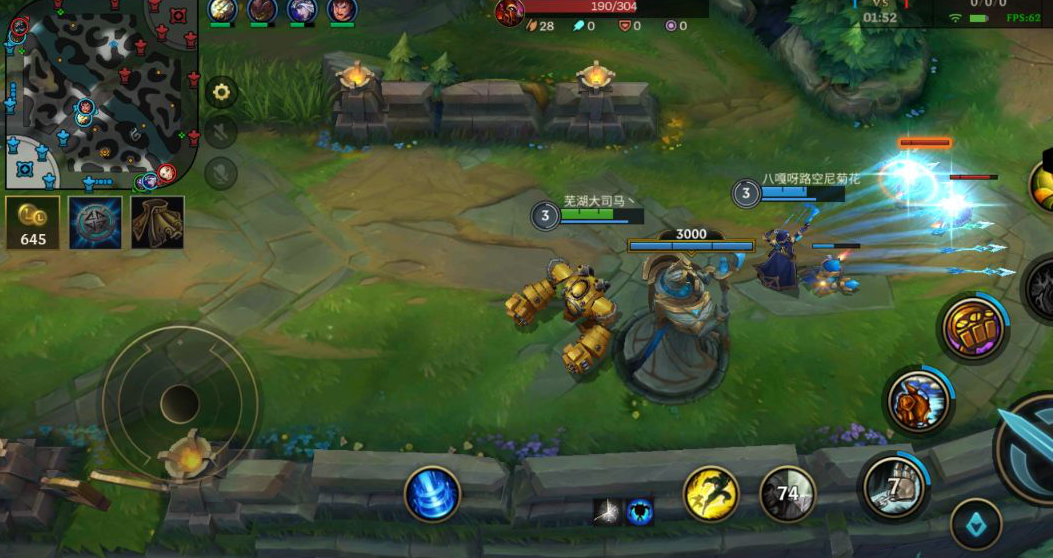Cast the yellow Flash summoner spell

711,493
